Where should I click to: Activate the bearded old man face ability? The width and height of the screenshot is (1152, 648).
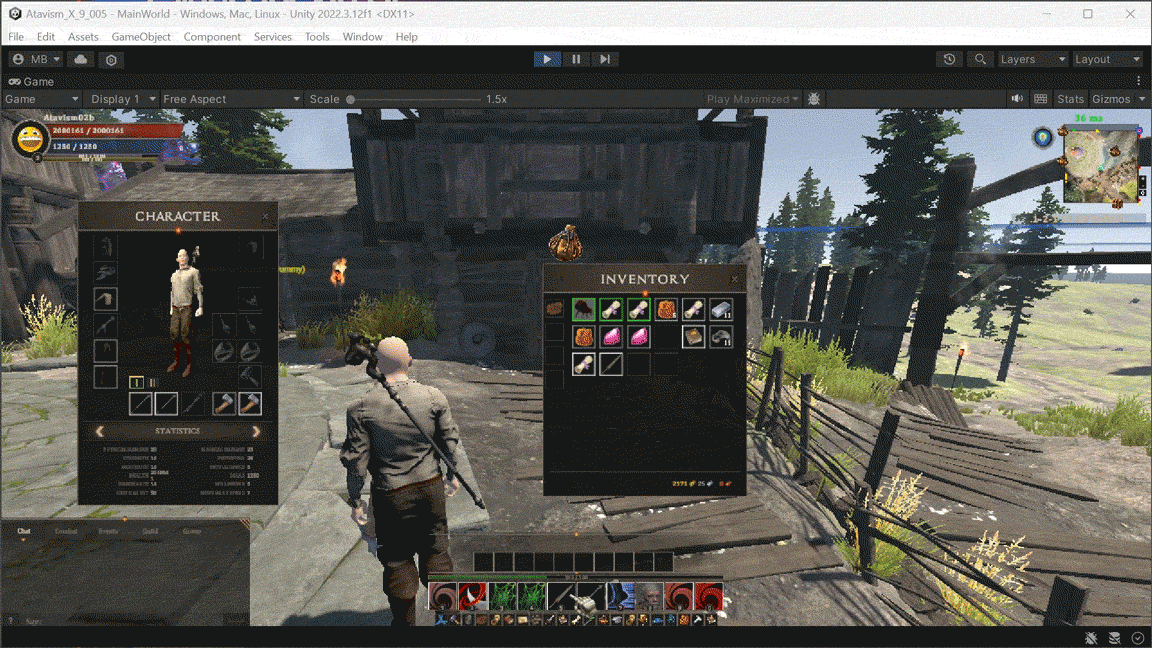tap(650, 597)
